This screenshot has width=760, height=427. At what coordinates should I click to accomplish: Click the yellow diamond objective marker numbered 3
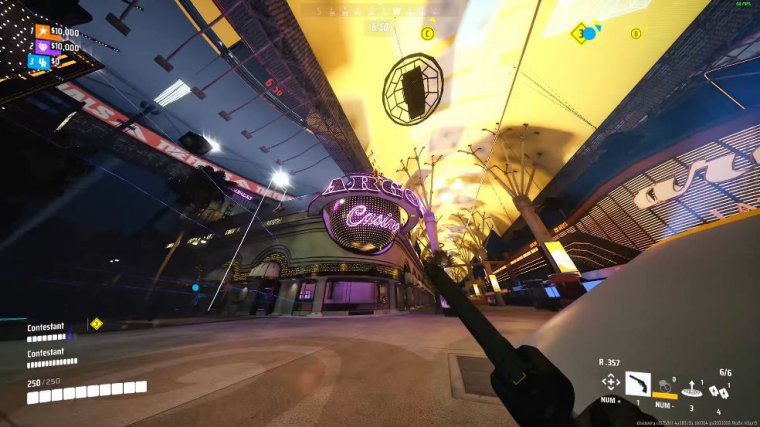tap(579, 33)
